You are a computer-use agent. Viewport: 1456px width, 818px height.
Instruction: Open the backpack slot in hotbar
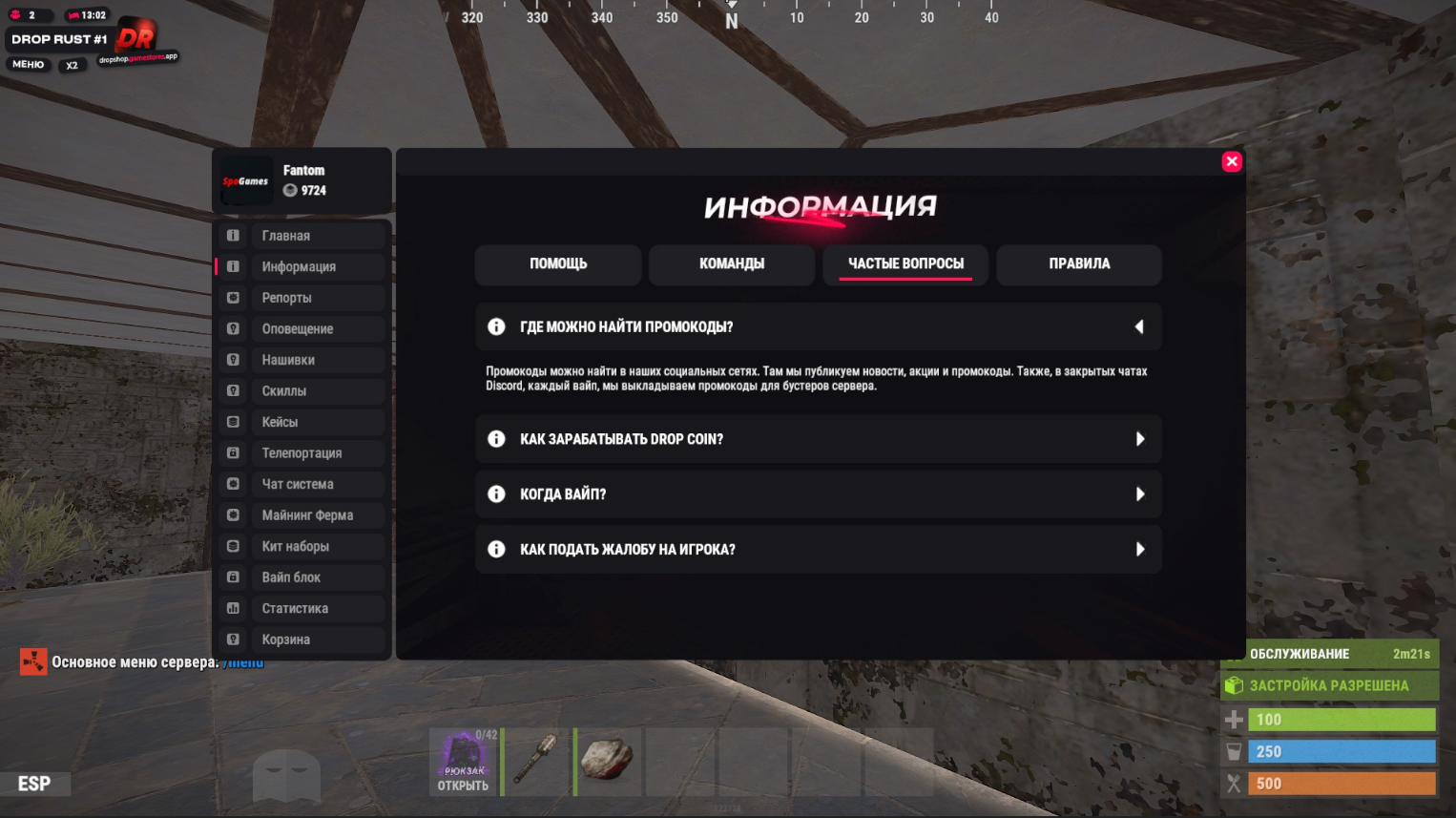(464, 762)
